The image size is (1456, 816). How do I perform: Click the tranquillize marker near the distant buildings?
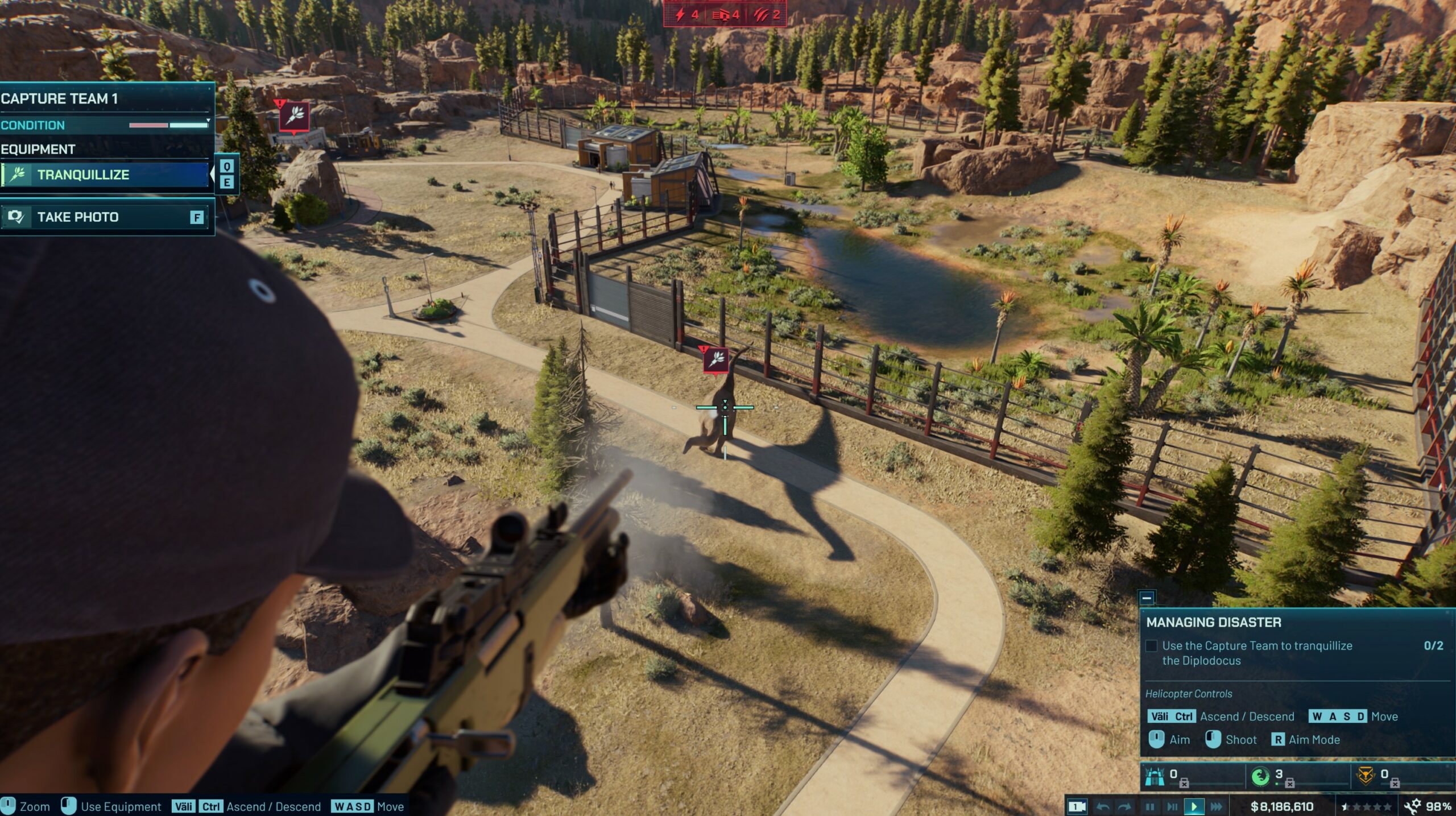pyautogui.click(x=294, y=116)
